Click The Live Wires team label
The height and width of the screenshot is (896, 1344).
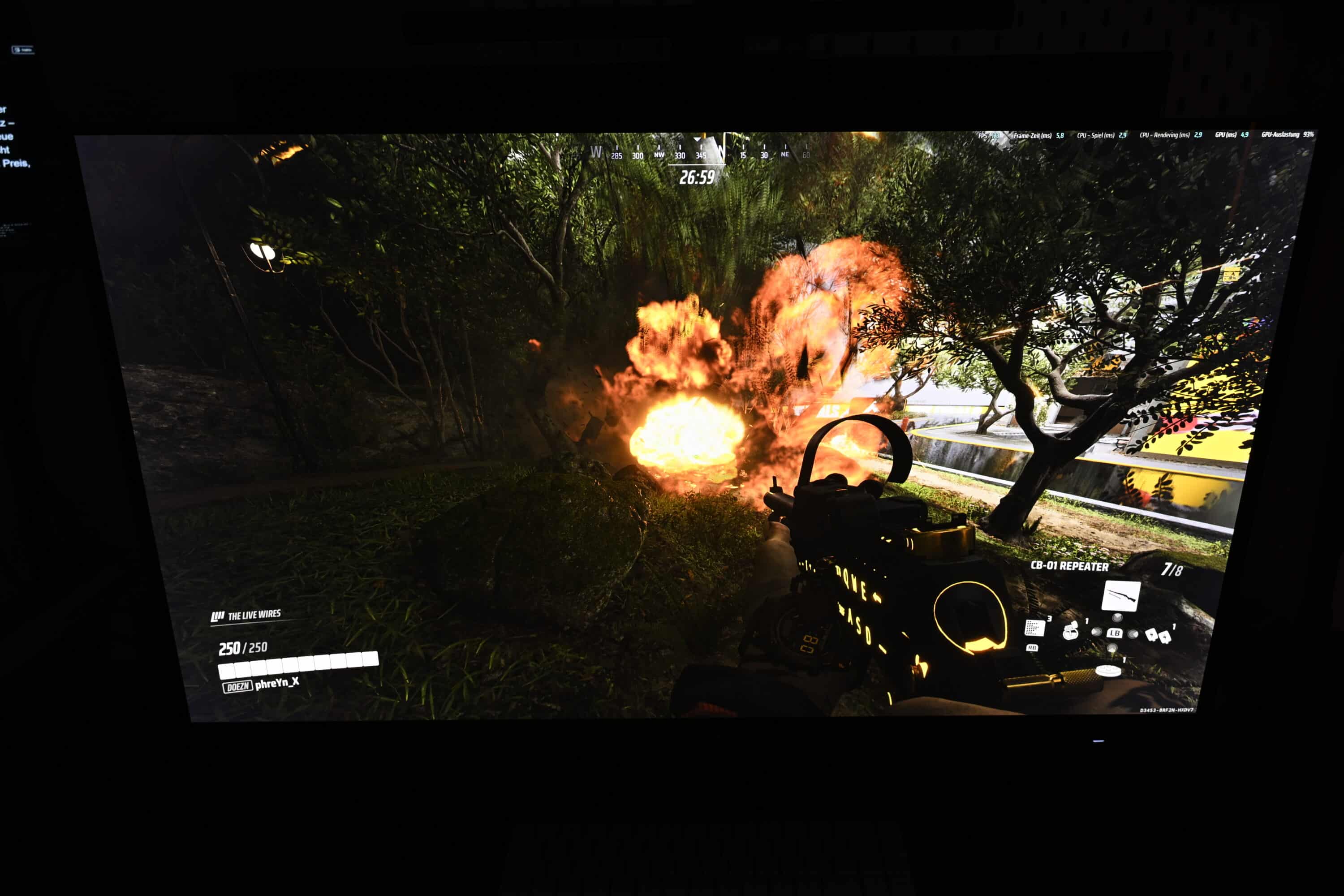[247, 616]
